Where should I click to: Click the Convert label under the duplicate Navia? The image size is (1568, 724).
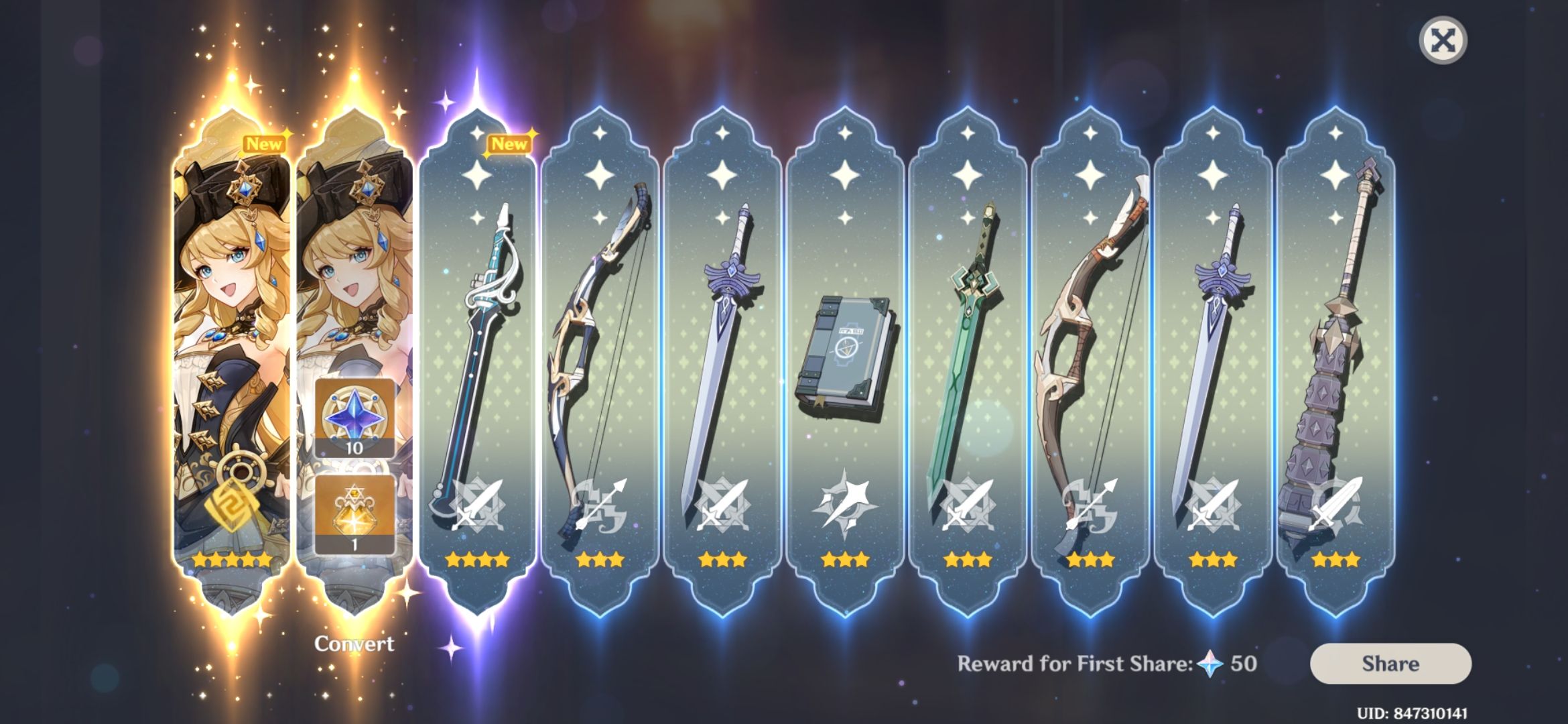[x=354, y=642]
